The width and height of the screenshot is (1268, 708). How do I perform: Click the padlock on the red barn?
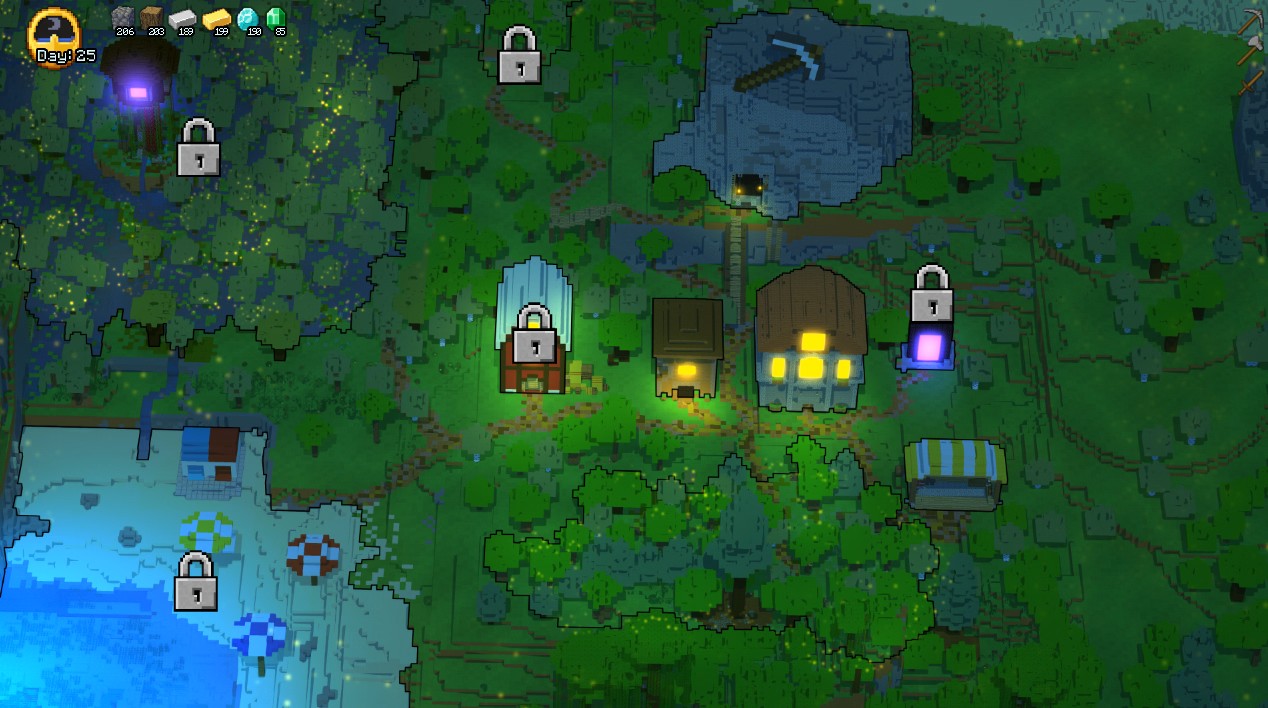[534, 334]
